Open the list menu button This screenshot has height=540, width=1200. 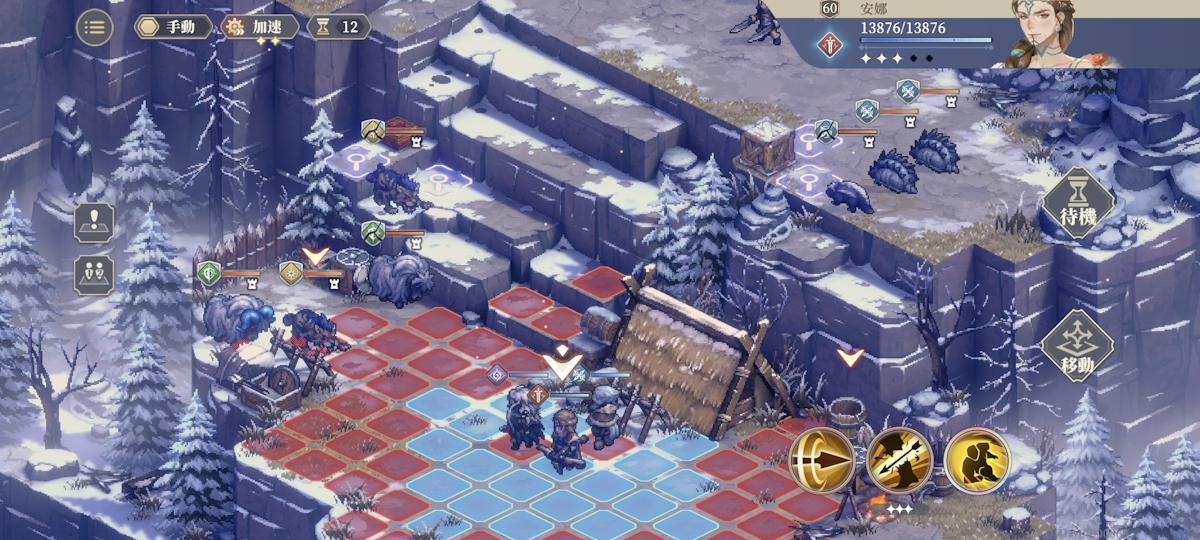point(95,27)
